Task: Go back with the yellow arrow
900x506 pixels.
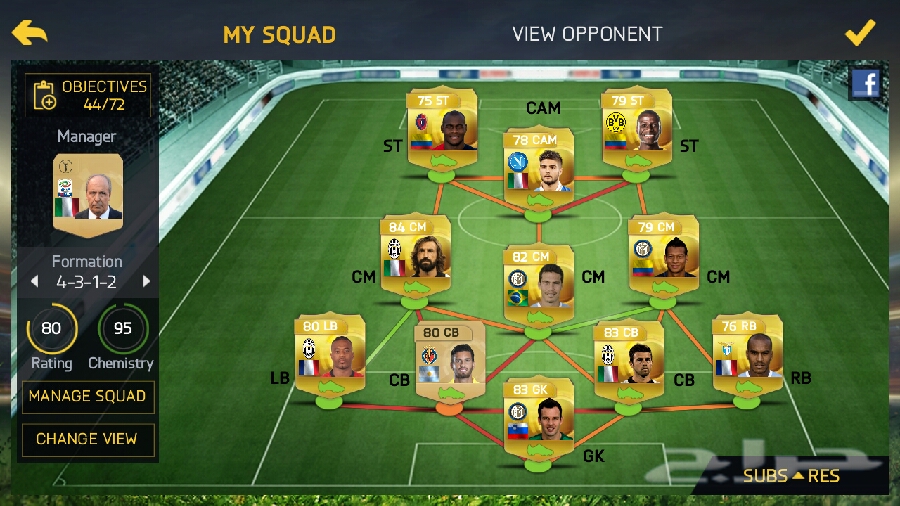Action: pos(30,32)
